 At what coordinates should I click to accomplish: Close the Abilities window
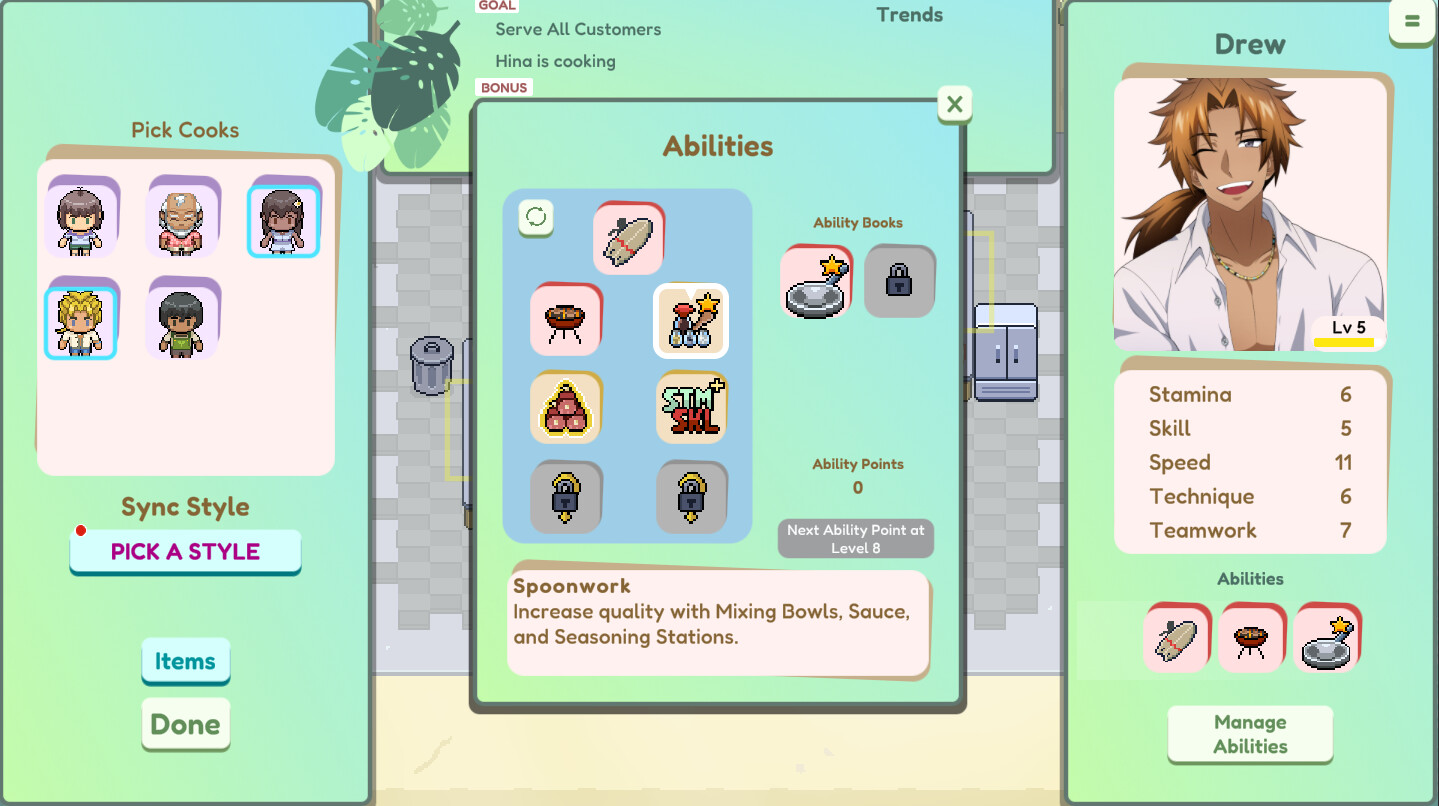953,104
